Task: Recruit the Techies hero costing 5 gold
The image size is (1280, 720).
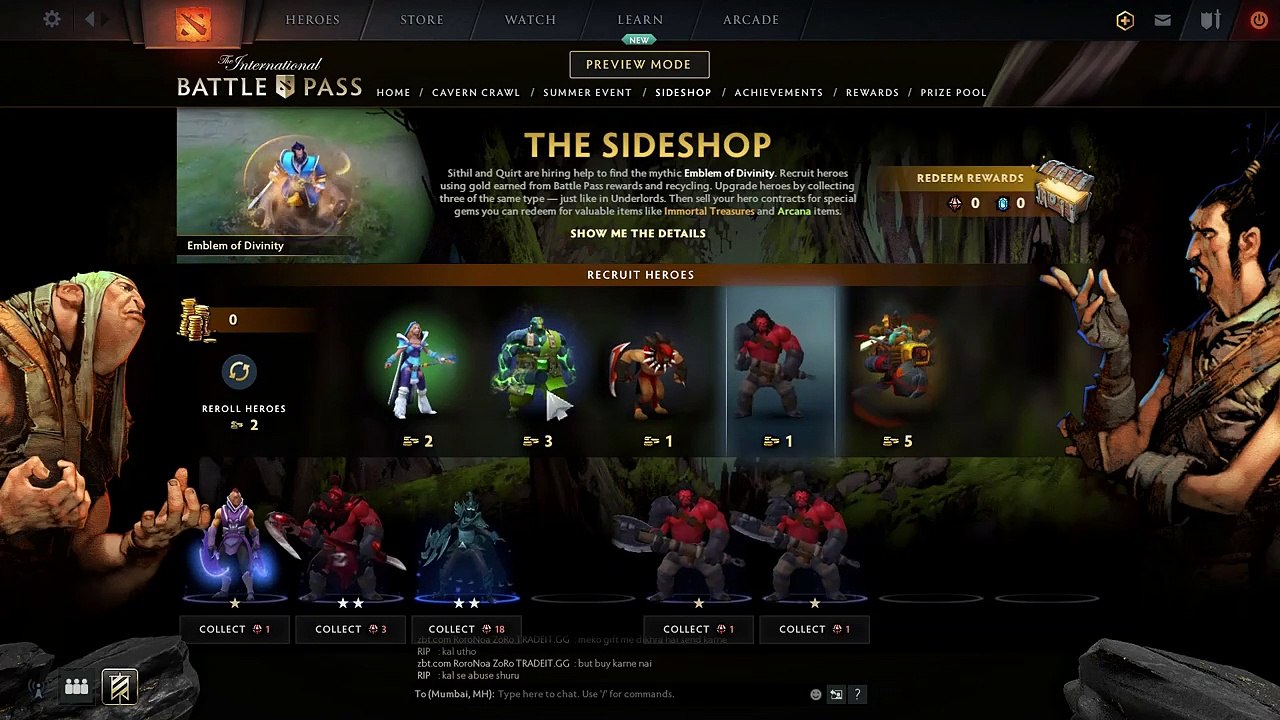Action: 896,375
